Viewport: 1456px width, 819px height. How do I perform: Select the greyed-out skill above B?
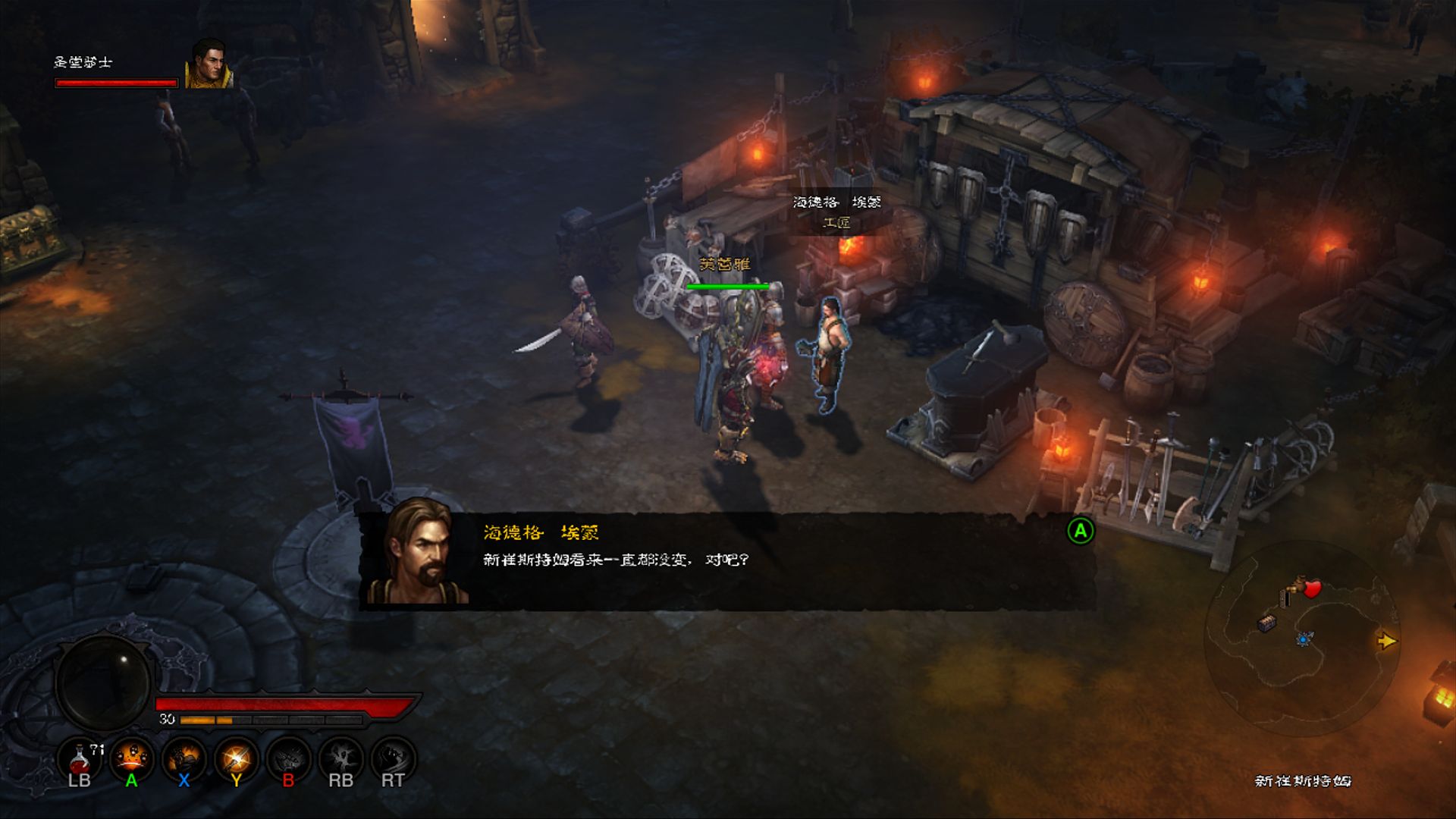(288, 758)
